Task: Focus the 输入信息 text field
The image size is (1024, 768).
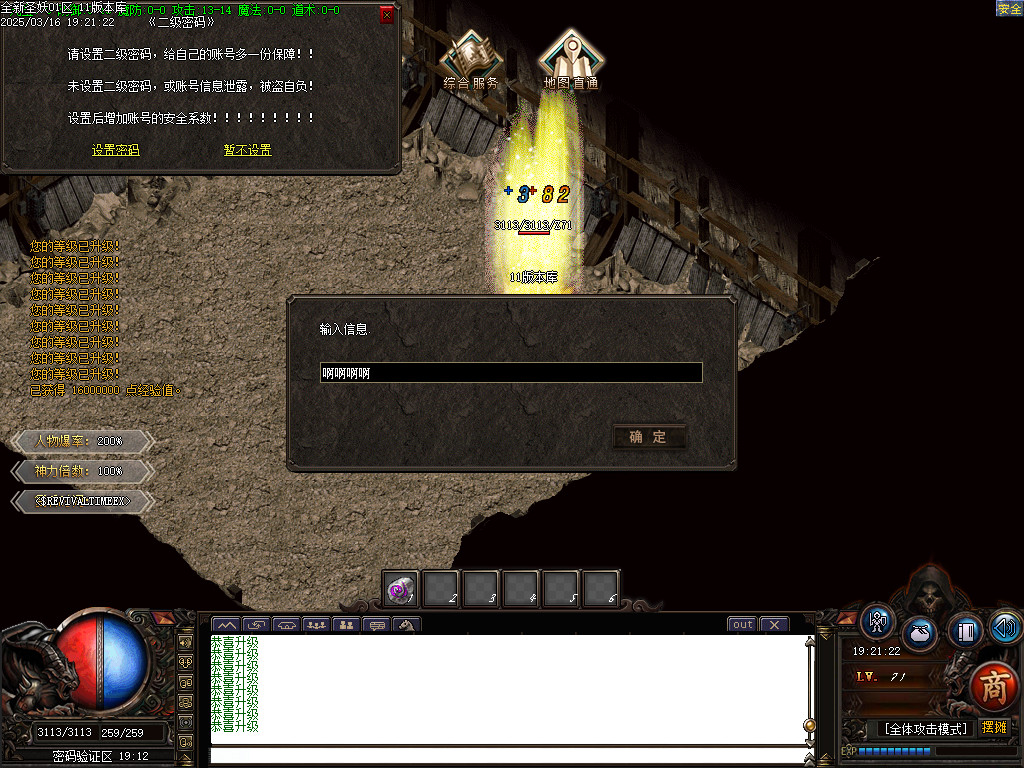Action: click(510, 373)
